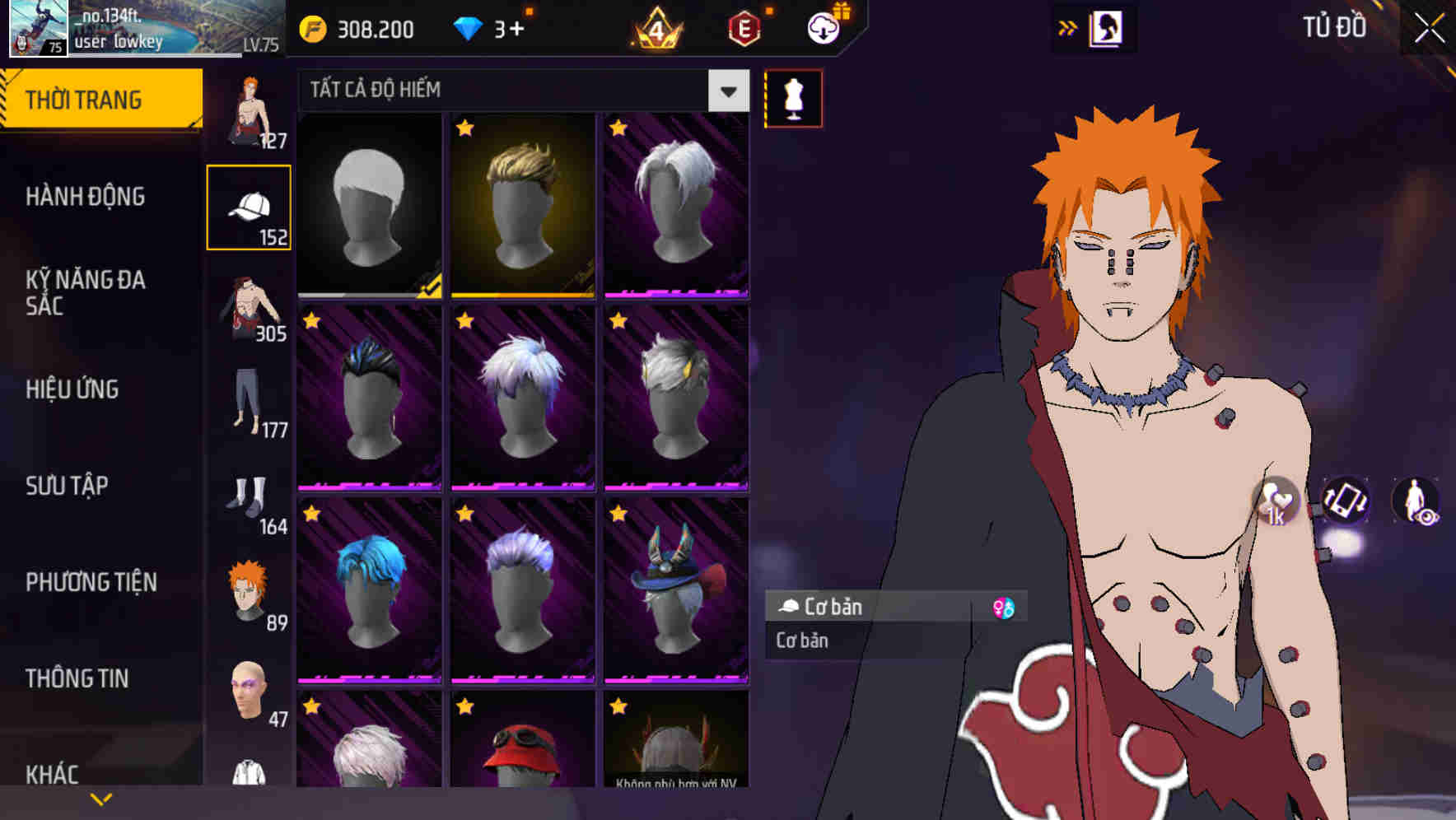Toggle the gender icon next to Cơ bản
Screen dimensions: 1456x820
tap(1003, 608)
